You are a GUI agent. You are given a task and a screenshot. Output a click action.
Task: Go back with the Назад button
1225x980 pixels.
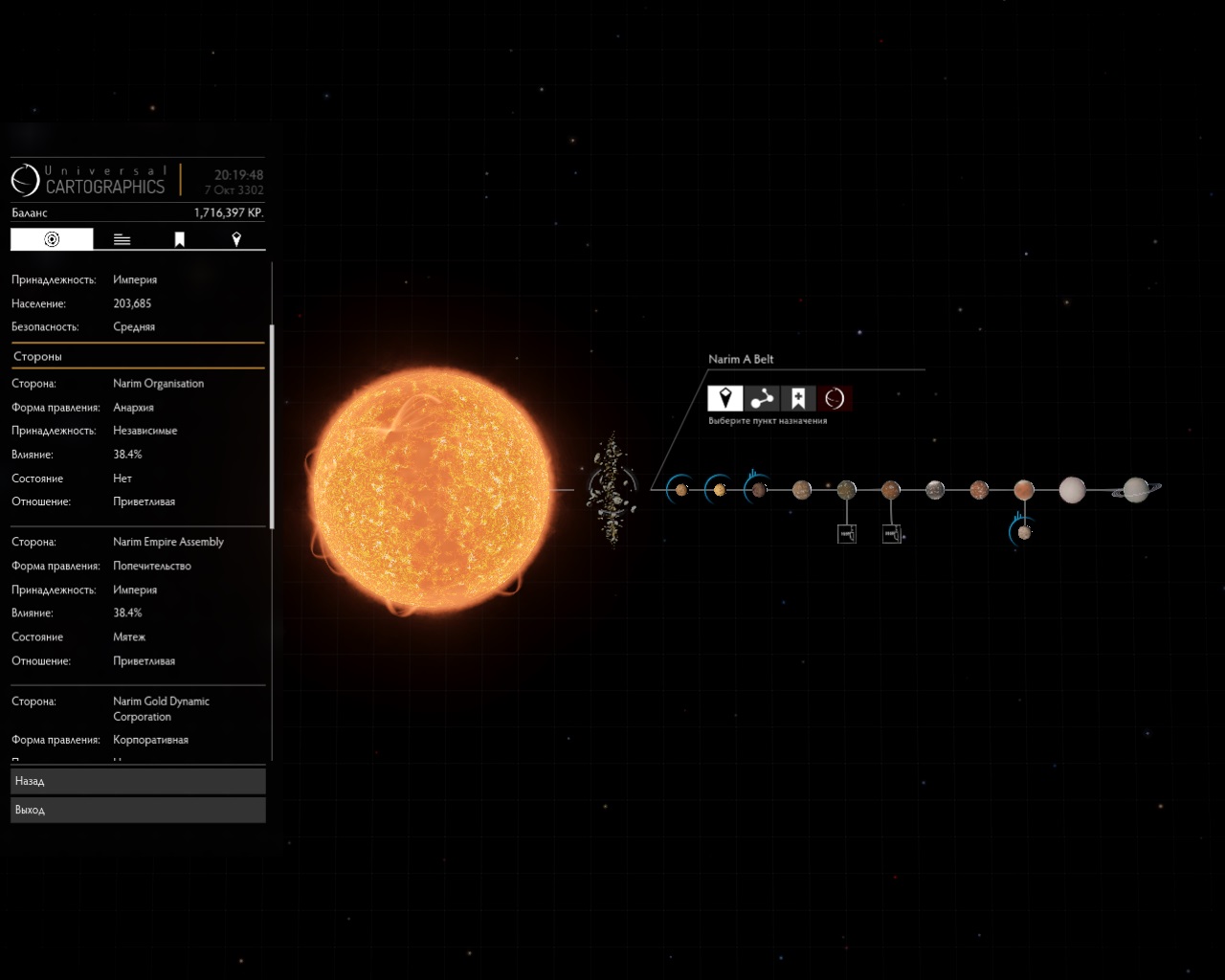coord(138,781)
